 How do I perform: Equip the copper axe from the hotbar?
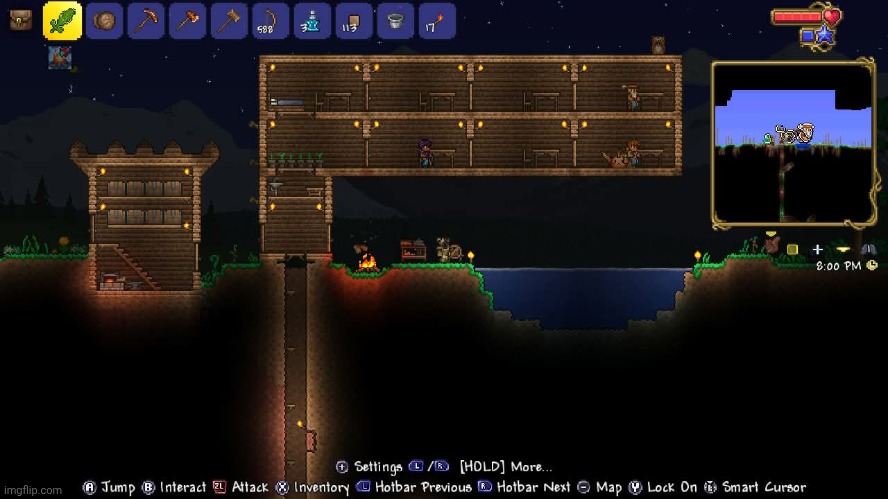pos(188,21)
